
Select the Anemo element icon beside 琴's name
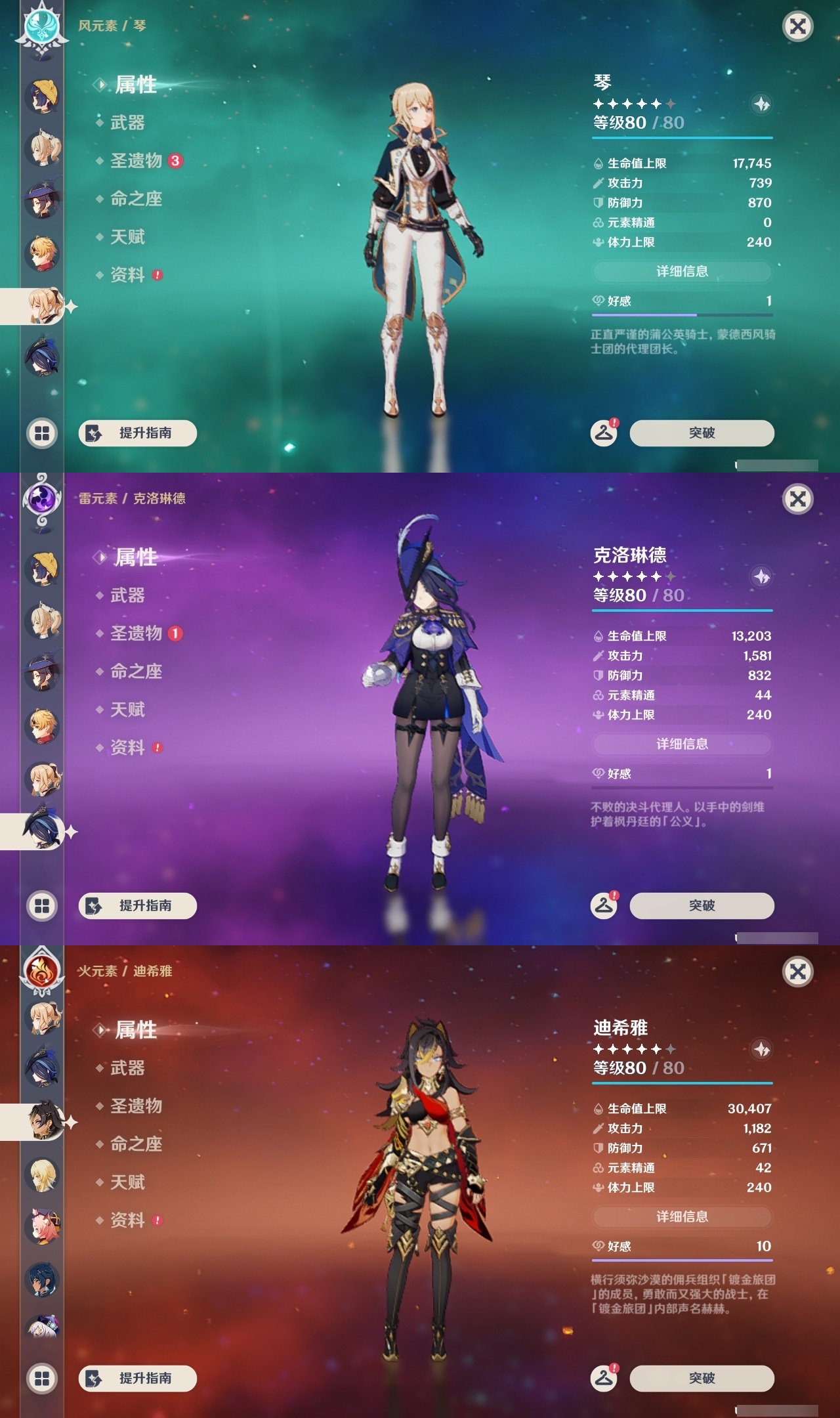point(42,28)
